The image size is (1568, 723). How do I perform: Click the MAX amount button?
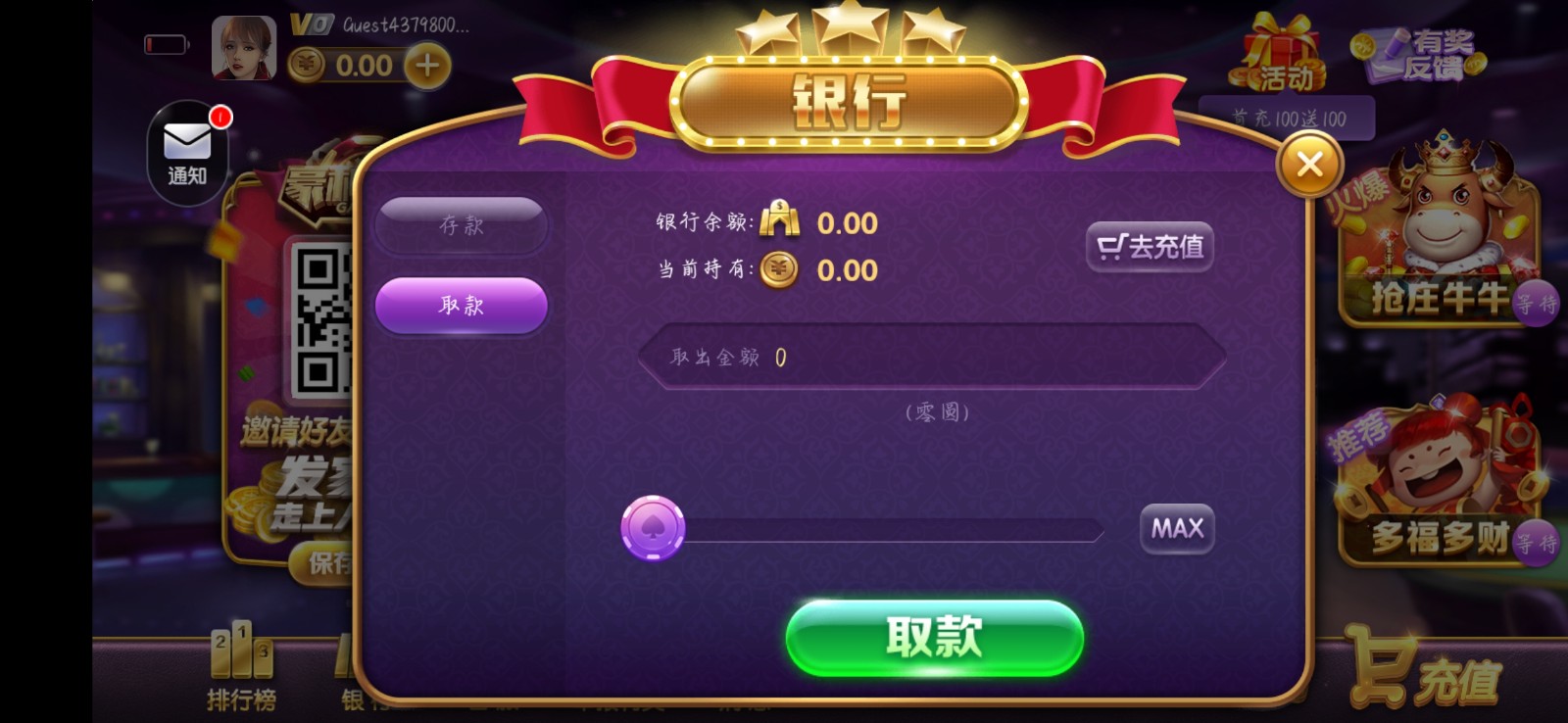pos(1176,528)
